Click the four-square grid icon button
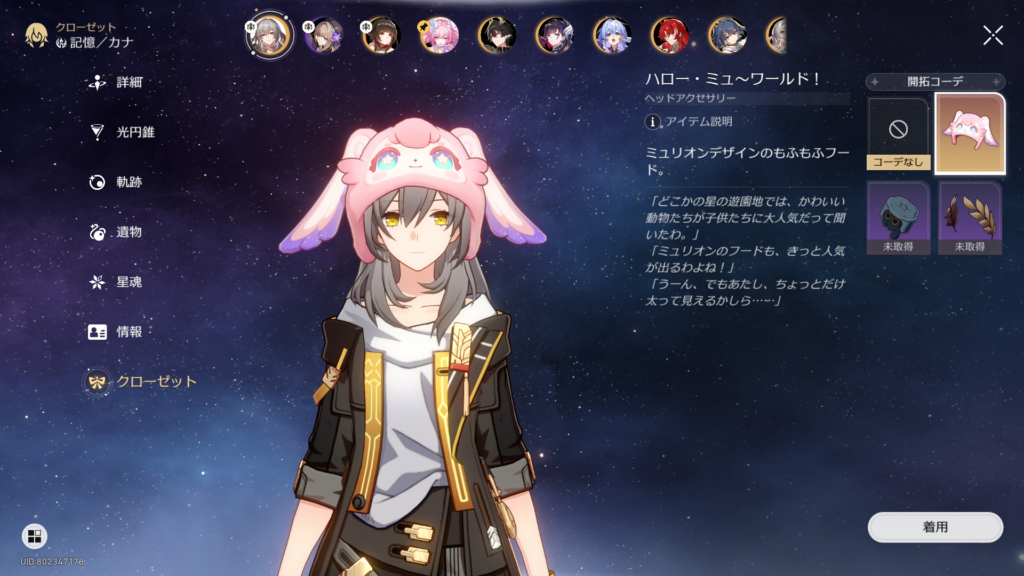The image size is (1024, 576). coord(34,537)
